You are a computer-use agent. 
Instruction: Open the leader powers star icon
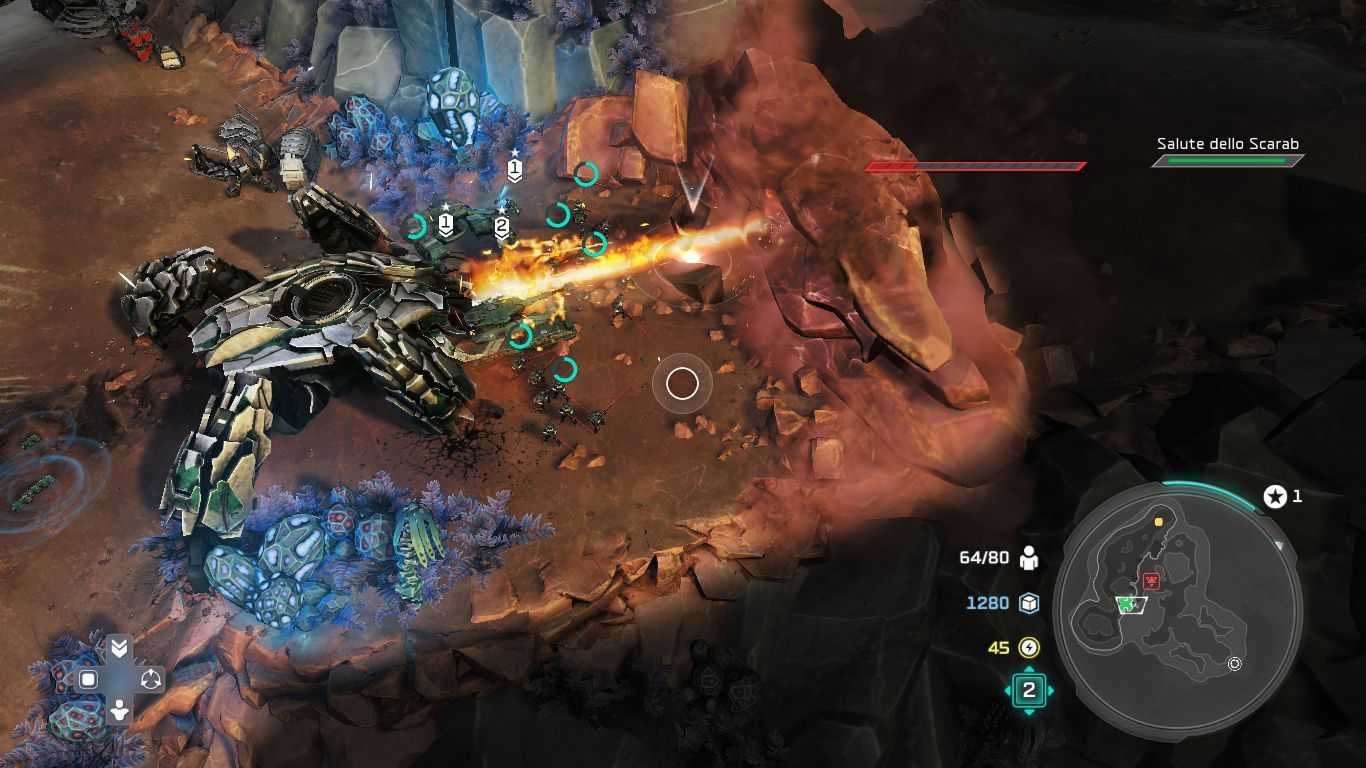(1275, 496)
